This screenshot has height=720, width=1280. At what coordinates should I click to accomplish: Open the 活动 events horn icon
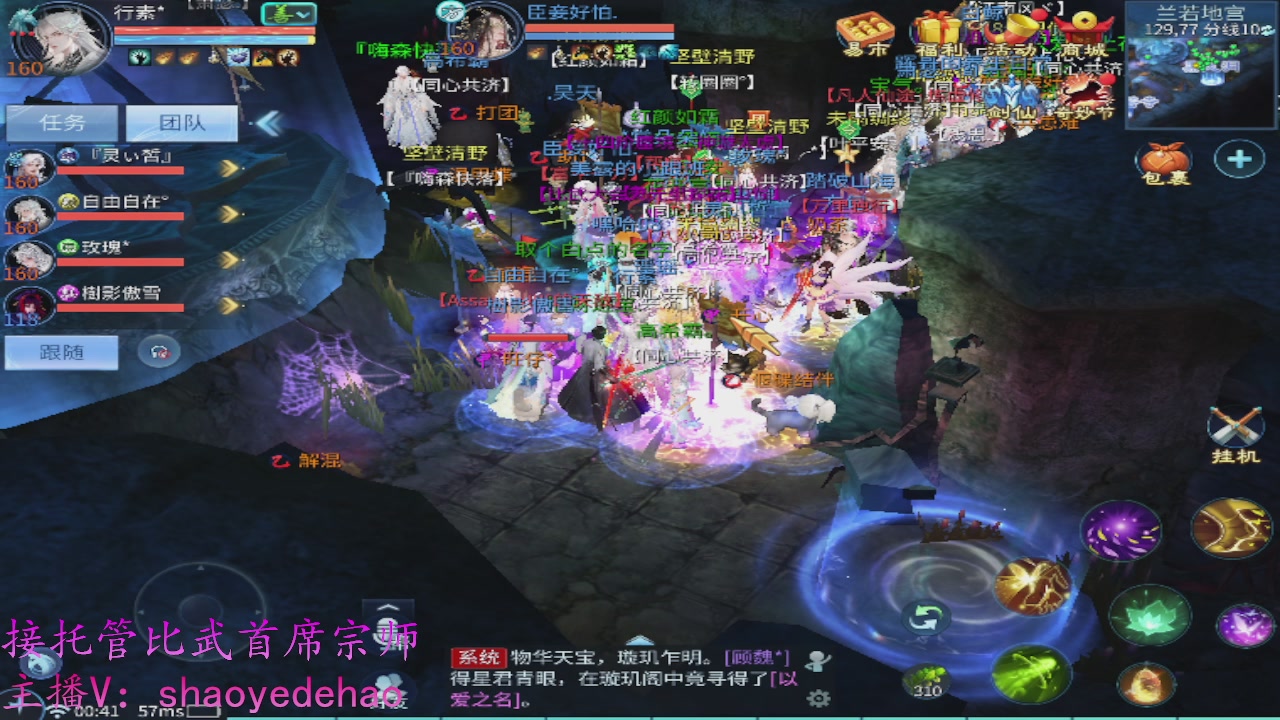1012,28
